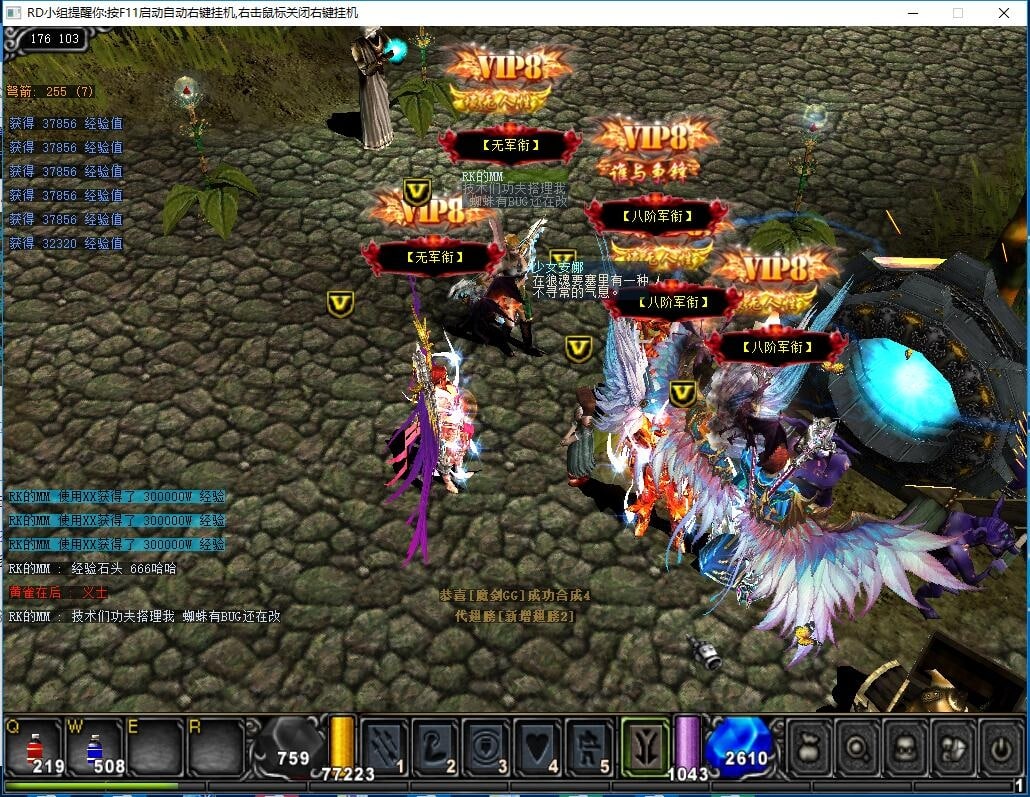1030x797 pixels.
Task: Click the power exit button
Action: (x=1000, y=746)
